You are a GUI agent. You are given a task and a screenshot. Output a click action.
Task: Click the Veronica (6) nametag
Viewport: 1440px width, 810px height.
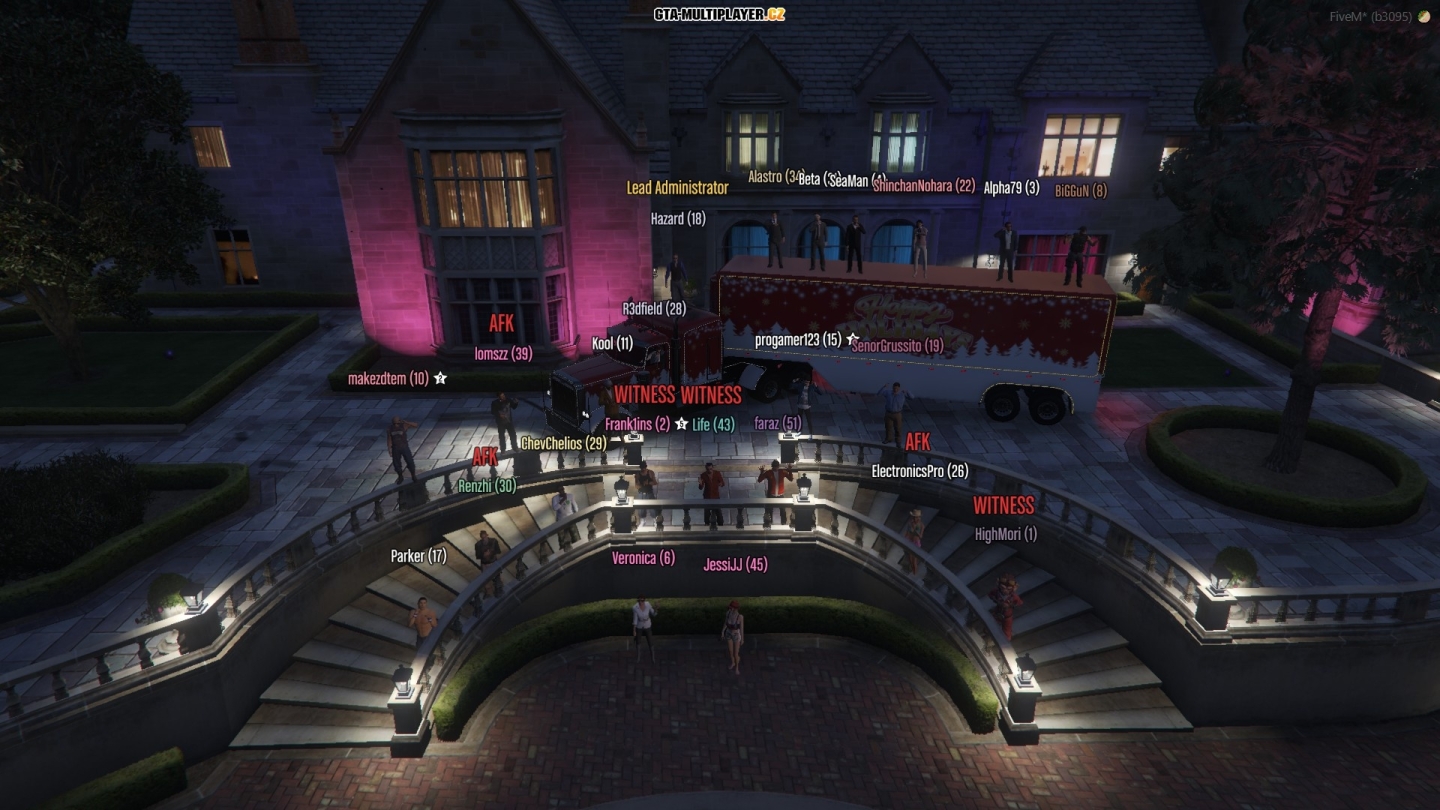tap(642, 557)
